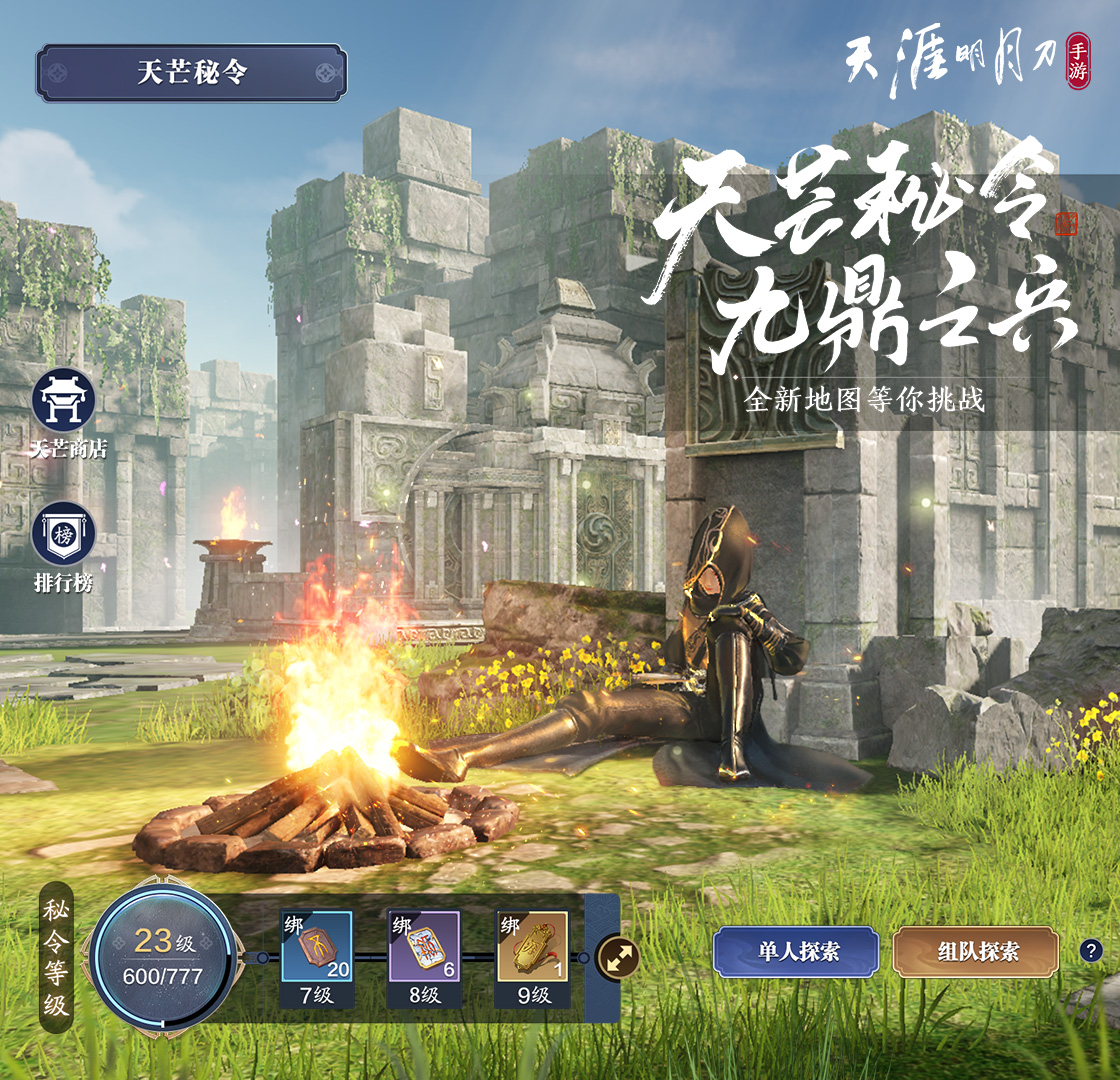The image size is (1120, 1080).
Task: Start 组队探索 team exploration
Action: point(976,952)
